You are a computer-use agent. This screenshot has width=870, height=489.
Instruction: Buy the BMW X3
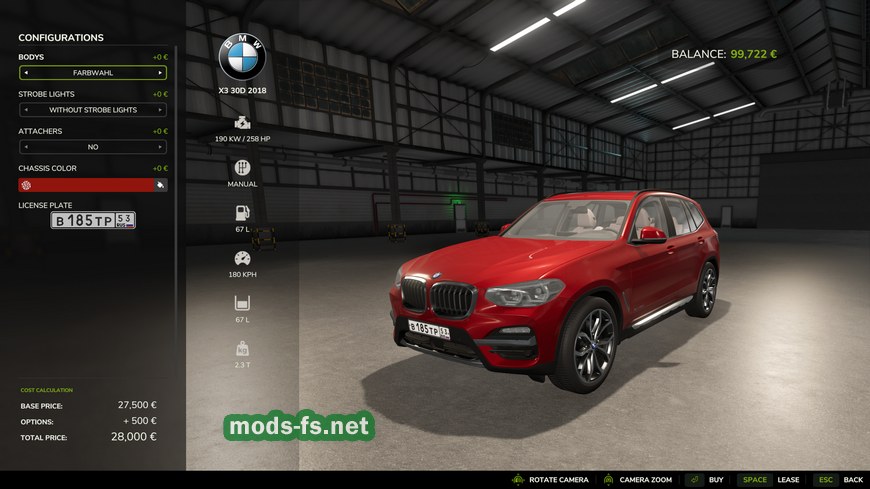[x=705, y=480]
